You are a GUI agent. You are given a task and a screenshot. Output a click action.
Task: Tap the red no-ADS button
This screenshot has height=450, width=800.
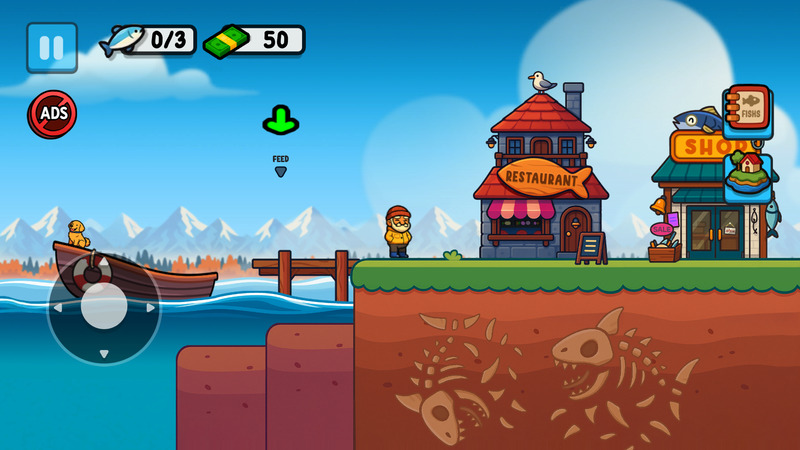pyautogui.click(x=52, y=114)
